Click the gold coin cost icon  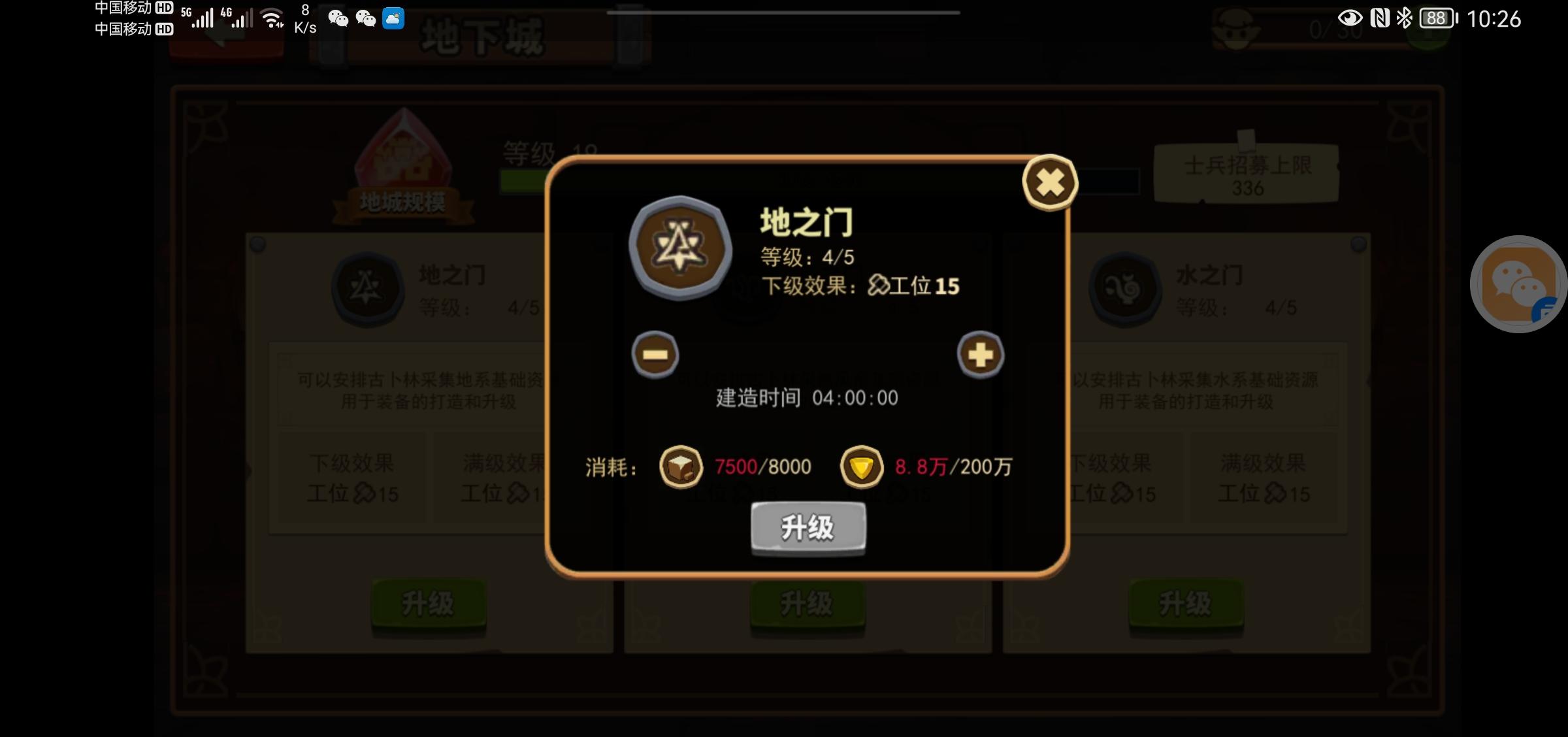pyautogui.click(x=862, y=467)
